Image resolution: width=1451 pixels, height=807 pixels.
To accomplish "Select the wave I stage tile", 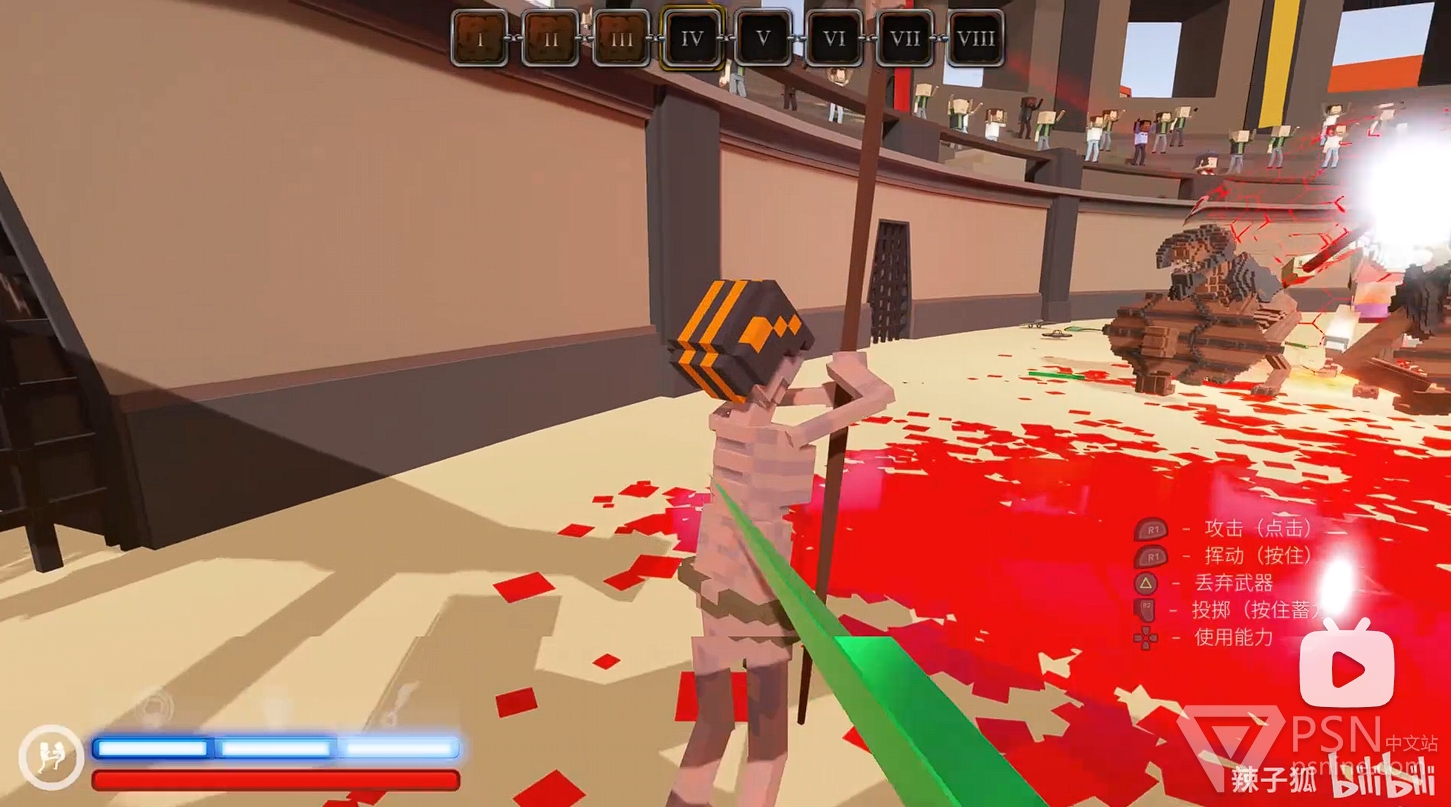I will click(x=479, y=38).
